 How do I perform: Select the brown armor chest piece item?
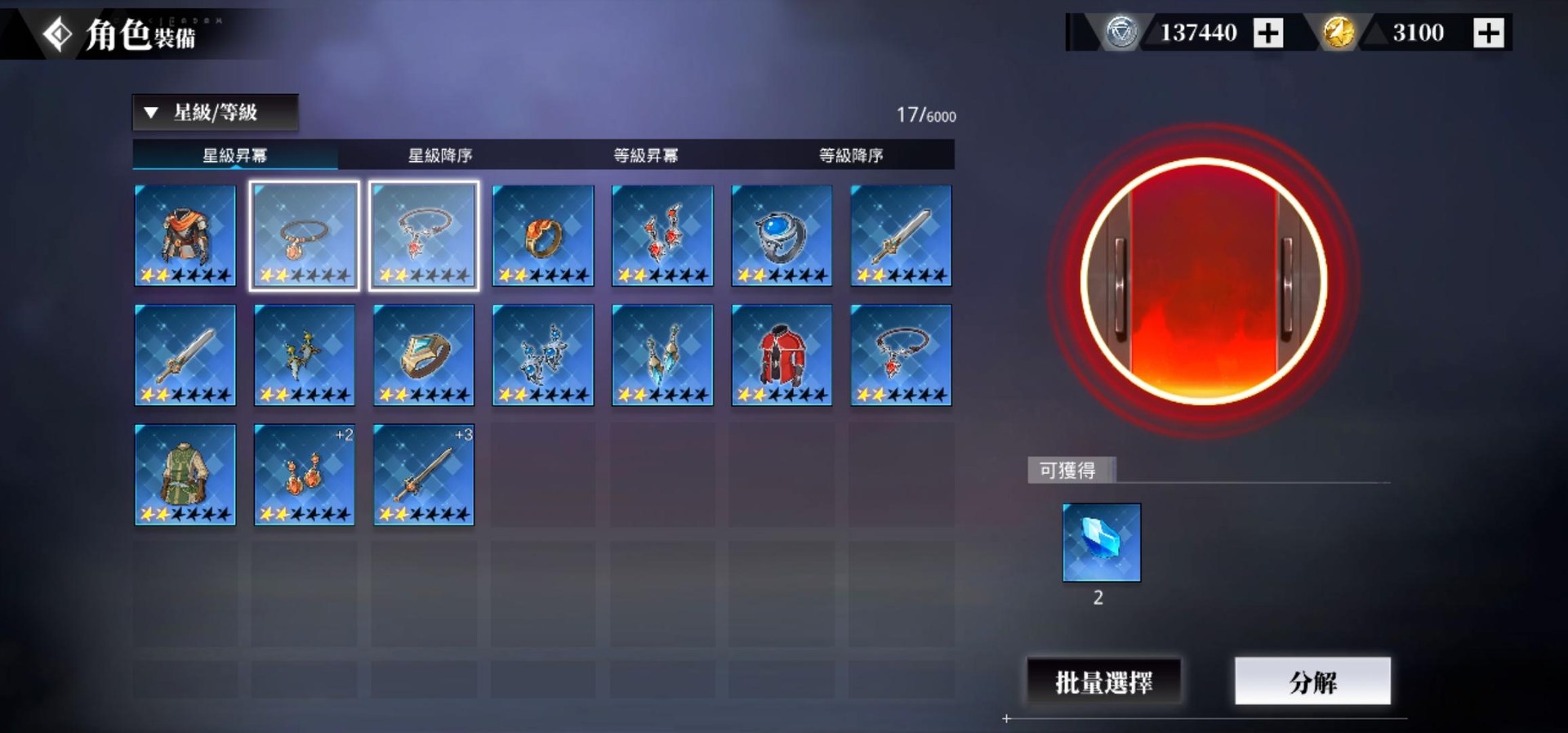click(185, 235)
